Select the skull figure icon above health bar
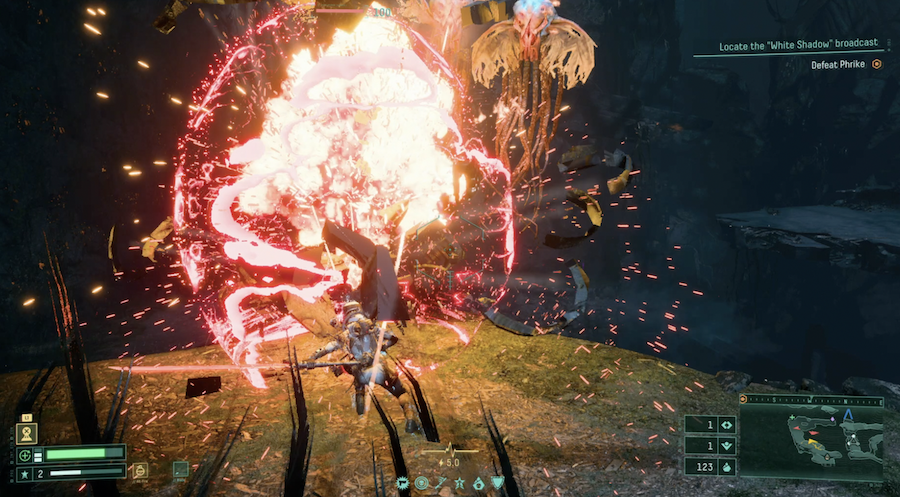 pyautogui.click(x=26, y=432)
